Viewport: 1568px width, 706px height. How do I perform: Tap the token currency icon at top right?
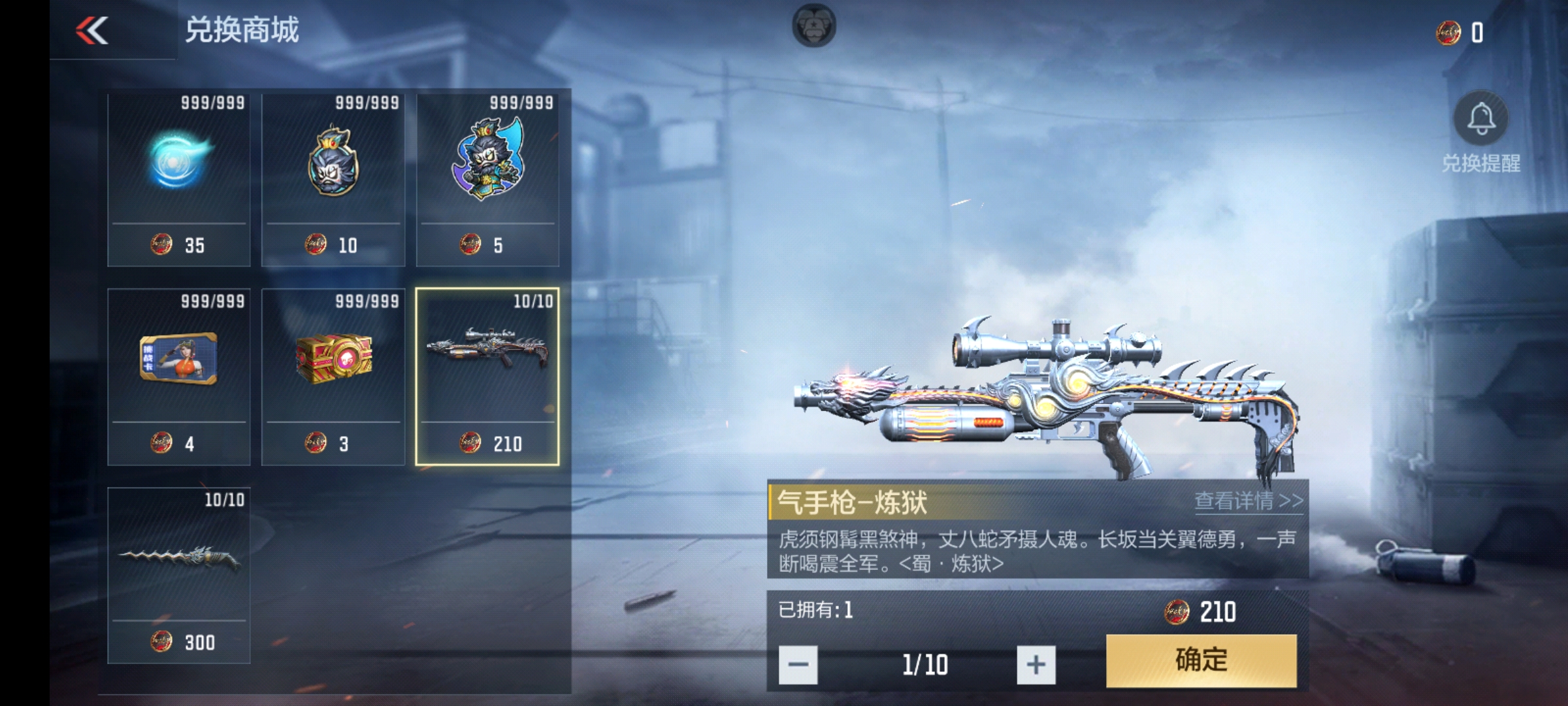tap(1448, 32)
